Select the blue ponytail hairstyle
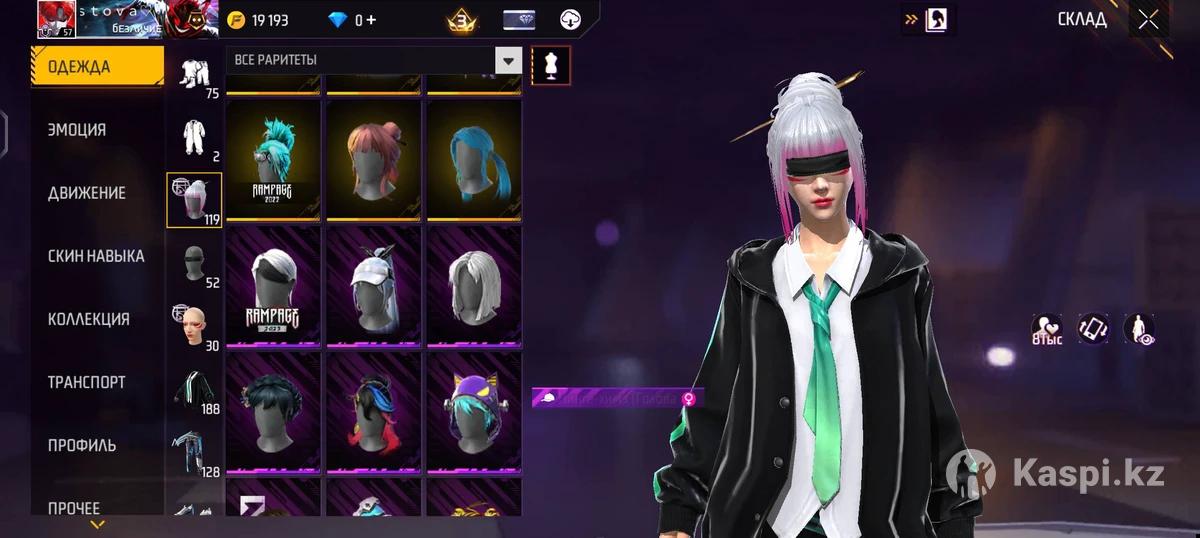1200x538 pixels. [474, 160]
